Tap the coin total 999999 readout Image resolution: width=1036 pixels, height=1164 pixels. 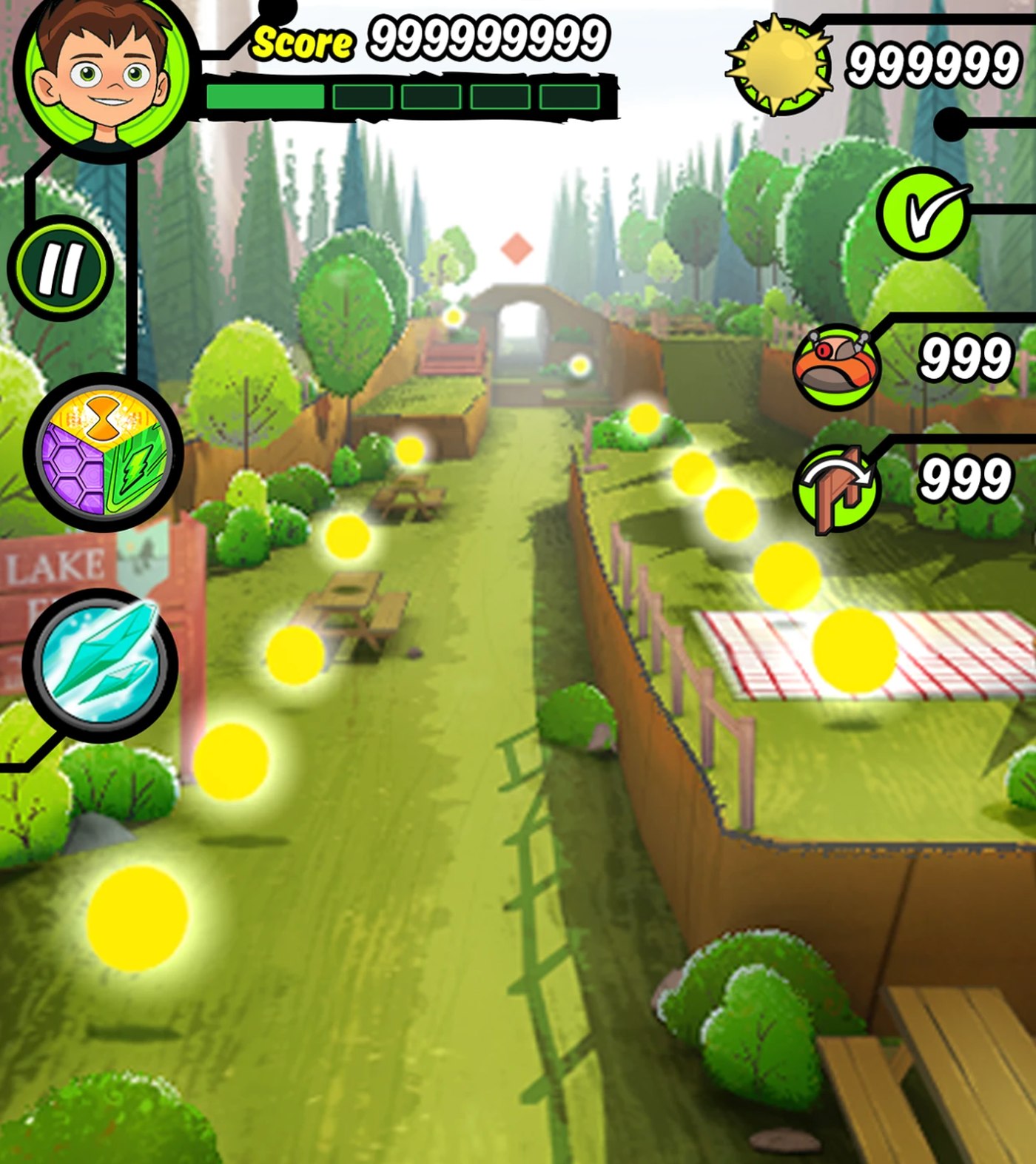click(x=934, y=63)
